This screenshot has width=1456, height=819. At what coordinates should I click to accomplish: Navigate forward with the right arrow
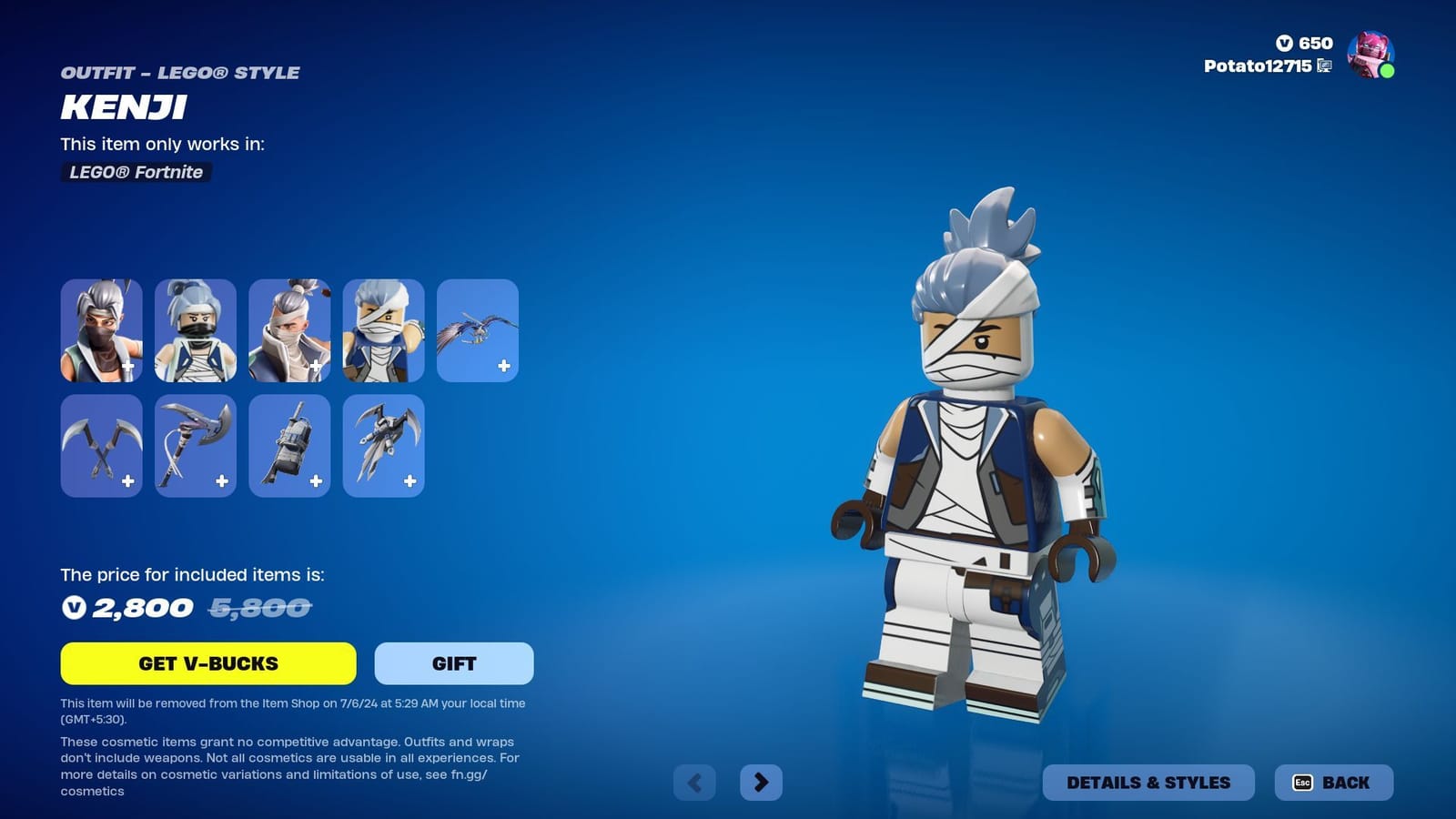[763, 782]
